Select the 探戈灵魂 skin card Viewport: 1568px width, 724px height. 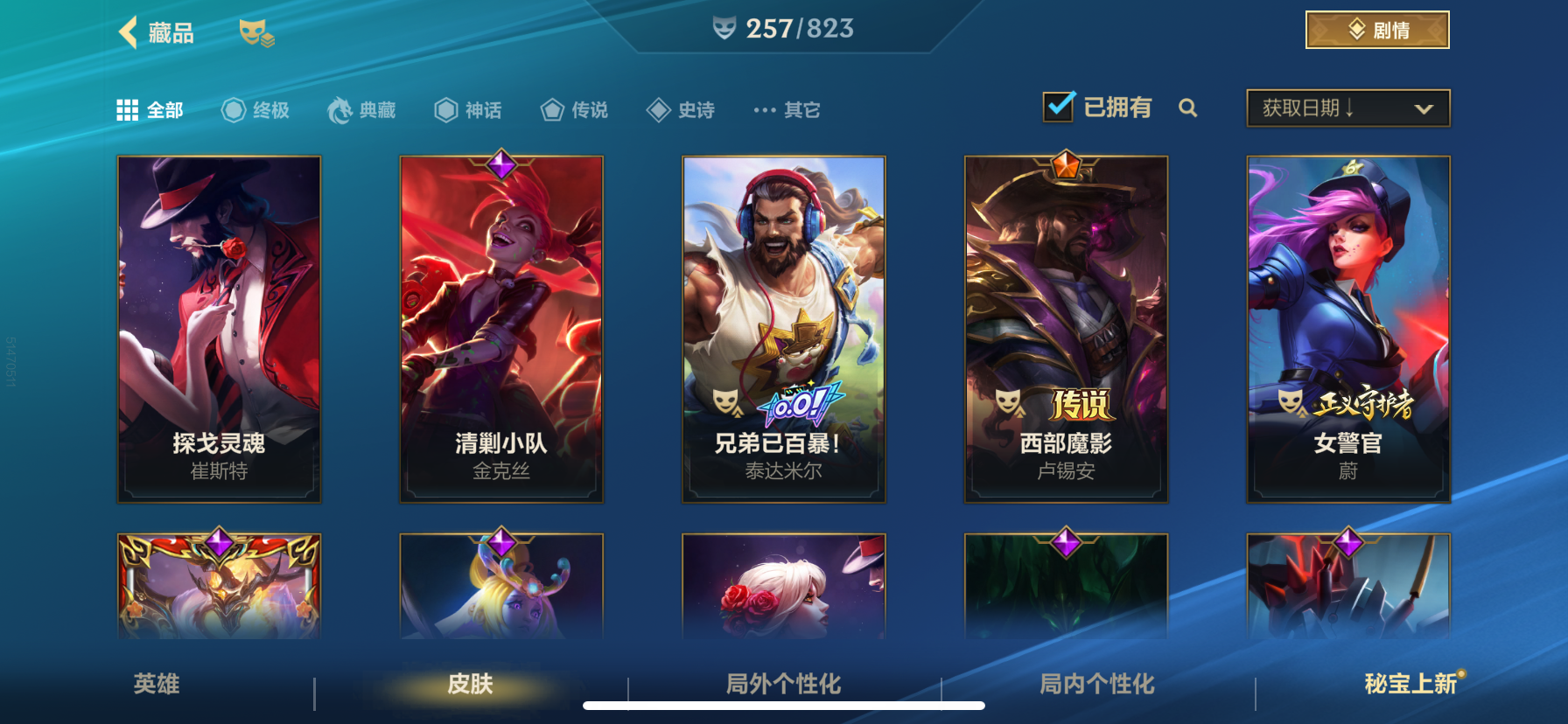pos(219,328)
